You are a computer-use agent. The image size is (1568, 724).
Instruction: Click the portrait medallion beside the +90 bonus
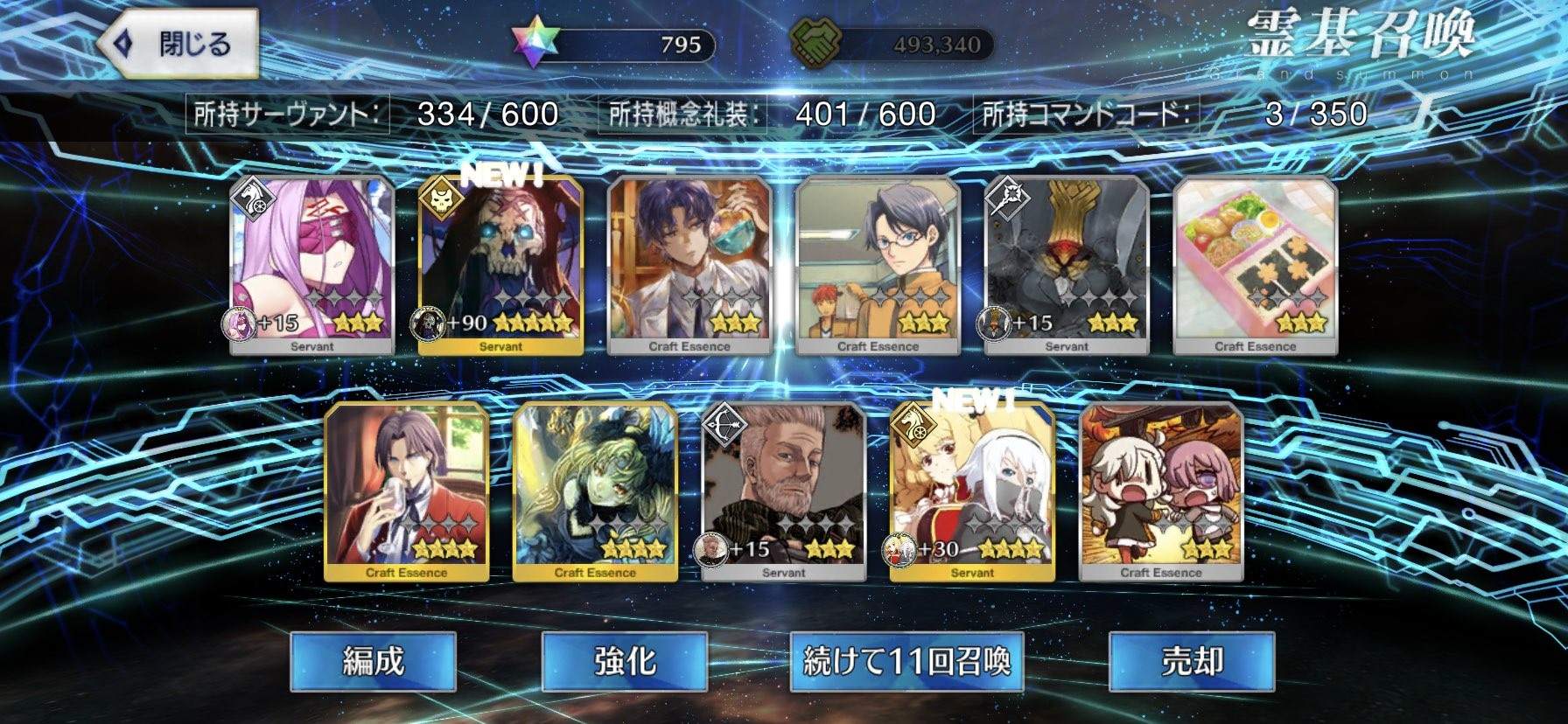coord(427,324)
